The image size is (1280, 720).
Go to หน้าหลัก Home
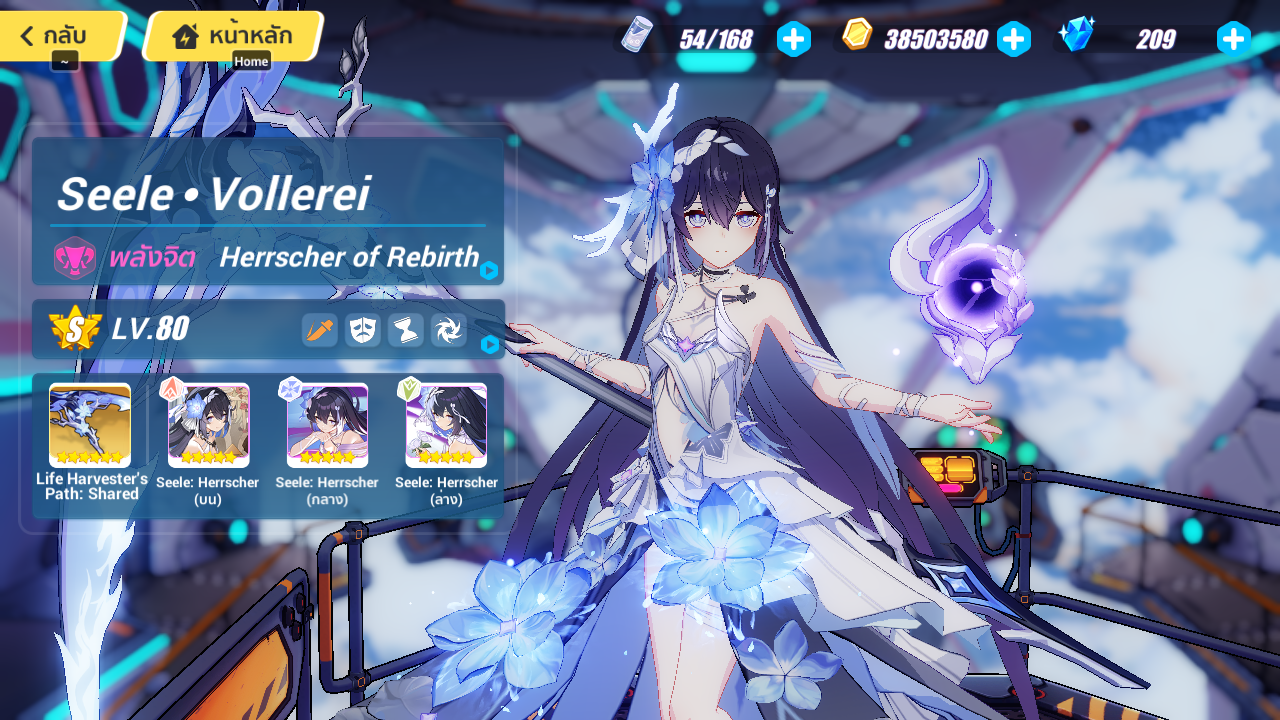(228, 35)
